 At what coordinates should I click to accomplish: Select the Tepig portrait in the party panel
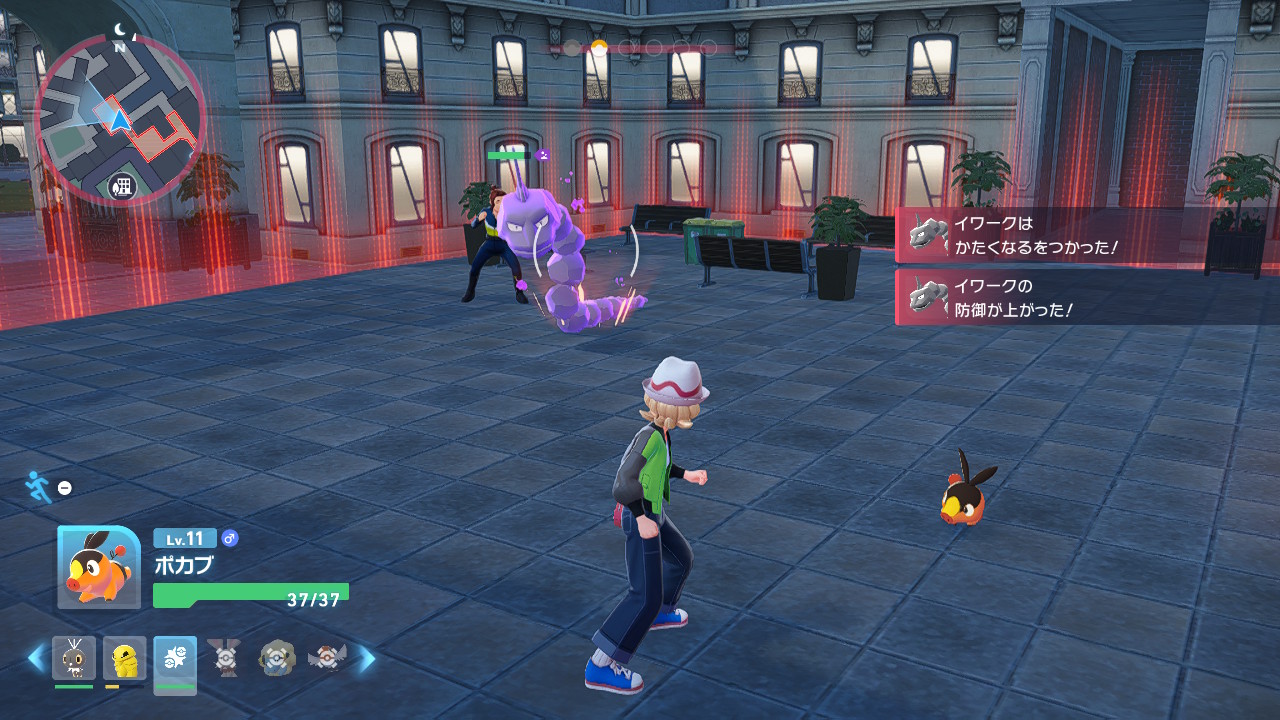coord(99,567)
